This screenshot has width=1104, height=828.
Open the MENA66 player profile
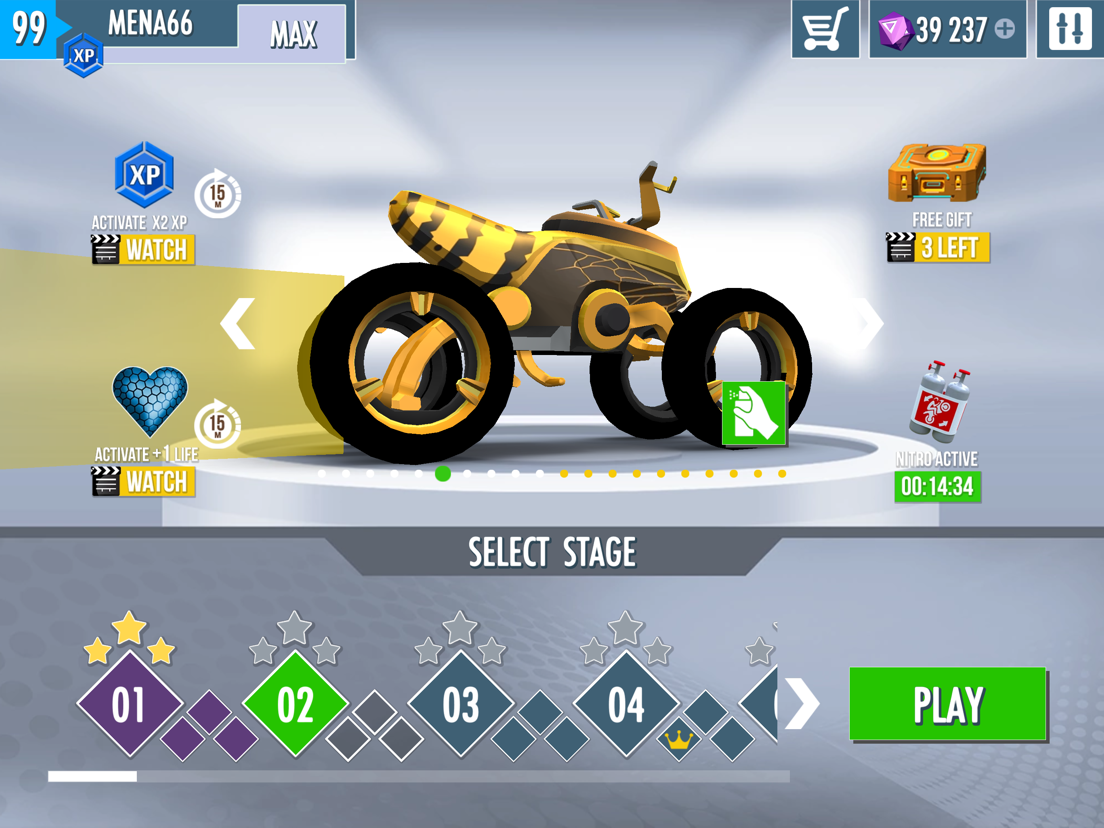pyautogui.click(x=150, y=24)
